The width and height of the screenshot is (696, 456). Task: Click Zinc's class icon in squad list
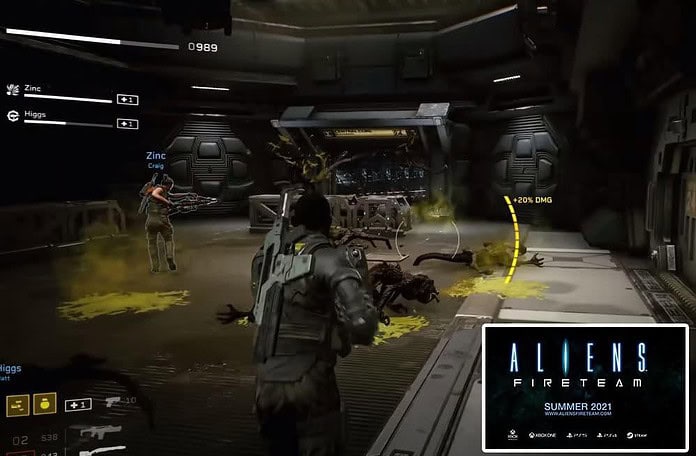pyautogui.click(x=13, y=89)
